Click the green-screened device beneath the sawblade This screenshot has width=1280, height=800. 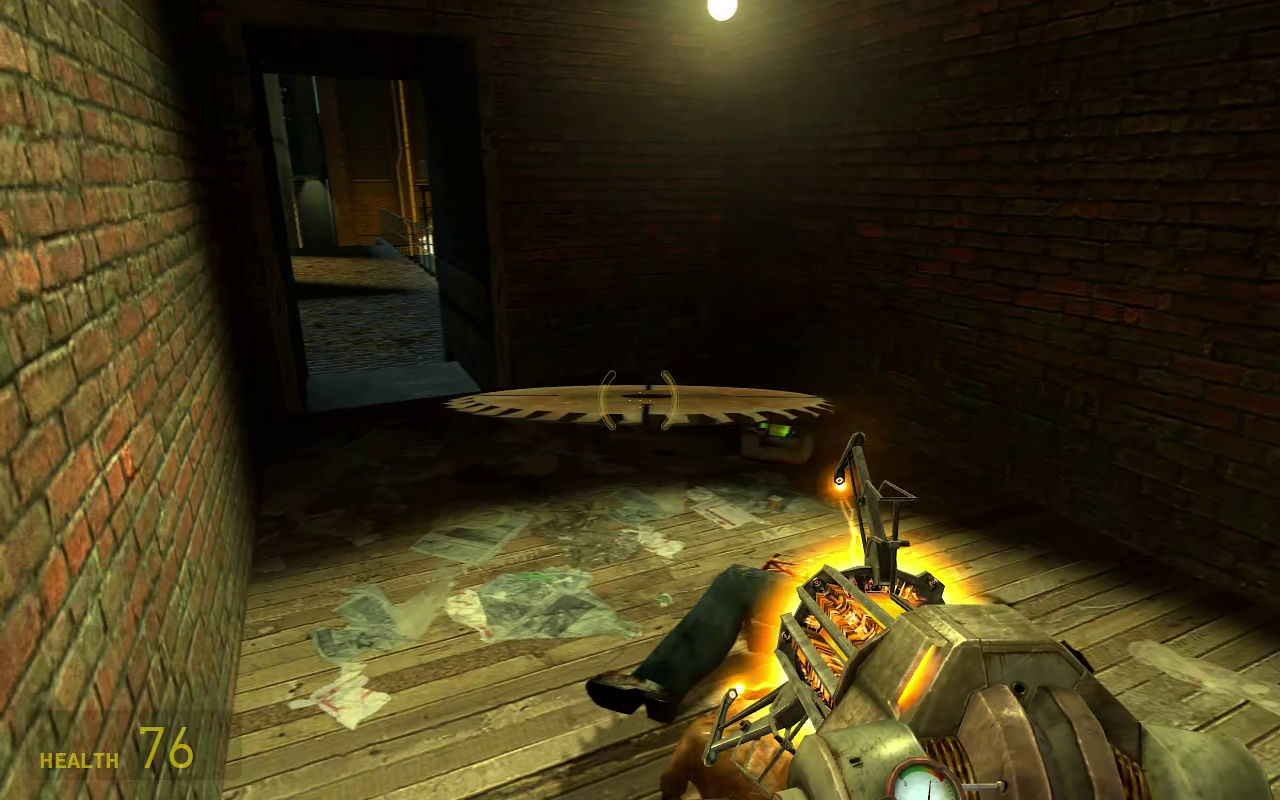point(773,432)
